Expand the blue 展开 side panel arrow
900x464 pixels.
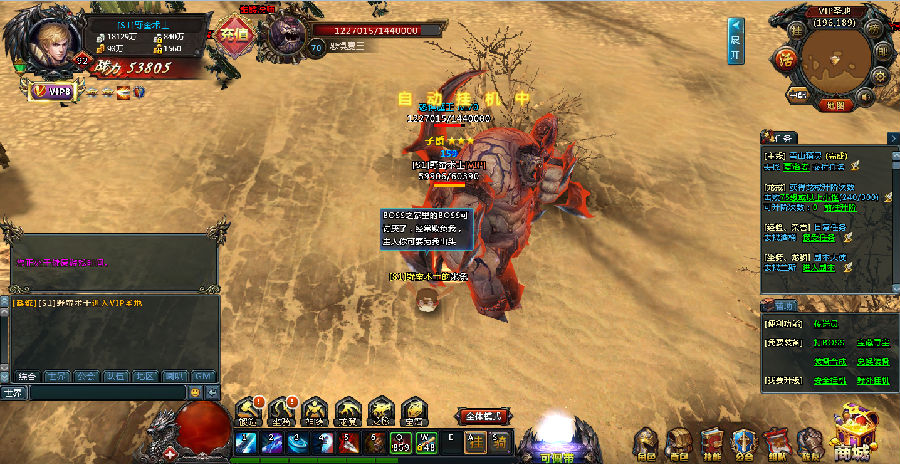point(735,41)
